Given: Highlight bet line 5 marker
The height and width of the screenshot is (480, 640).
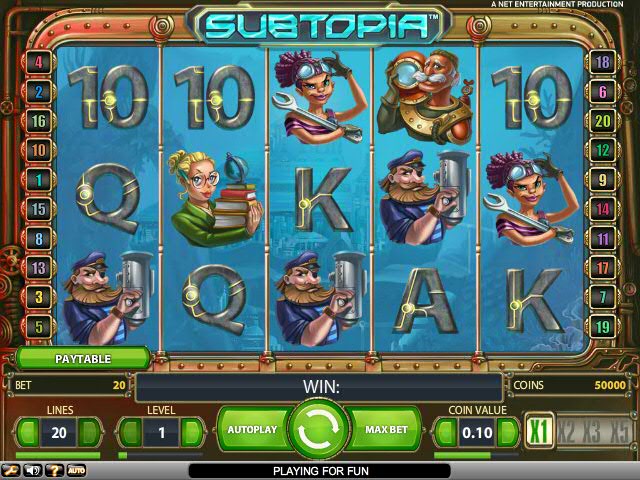Looking at the screenshot, I should point(39,326).
